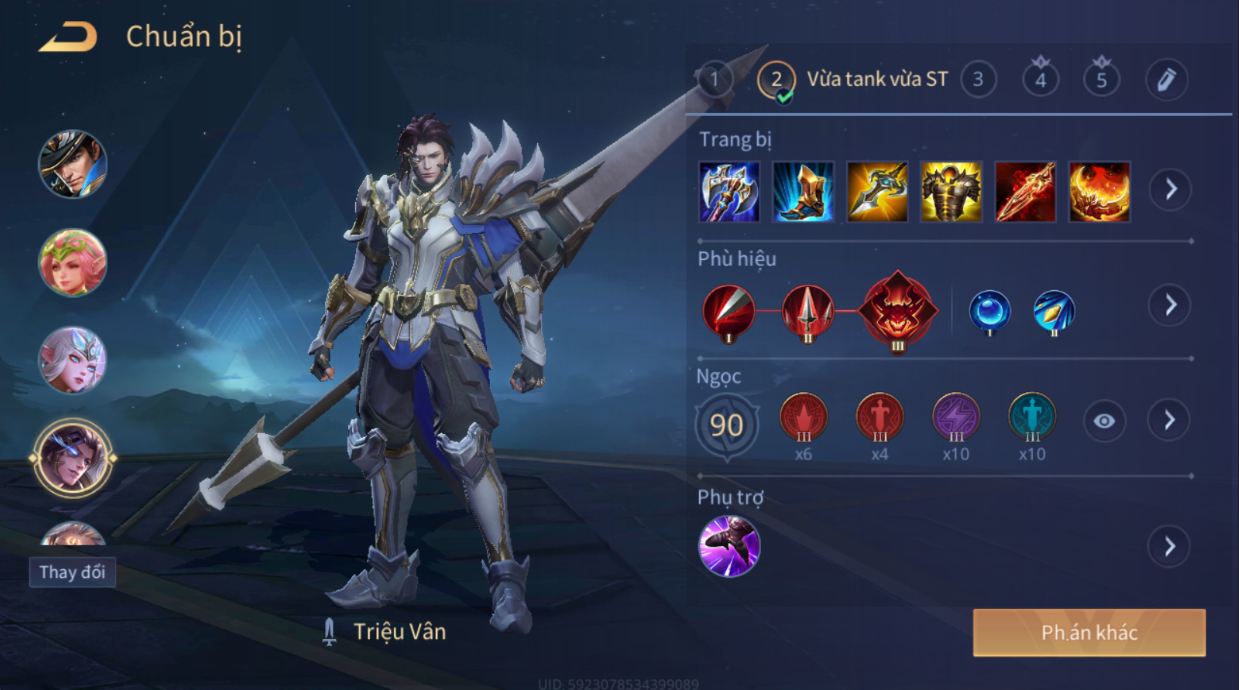Click the Thay đổi change hero button
This screenshot has height=690, width=1239.
pos(72,573)
